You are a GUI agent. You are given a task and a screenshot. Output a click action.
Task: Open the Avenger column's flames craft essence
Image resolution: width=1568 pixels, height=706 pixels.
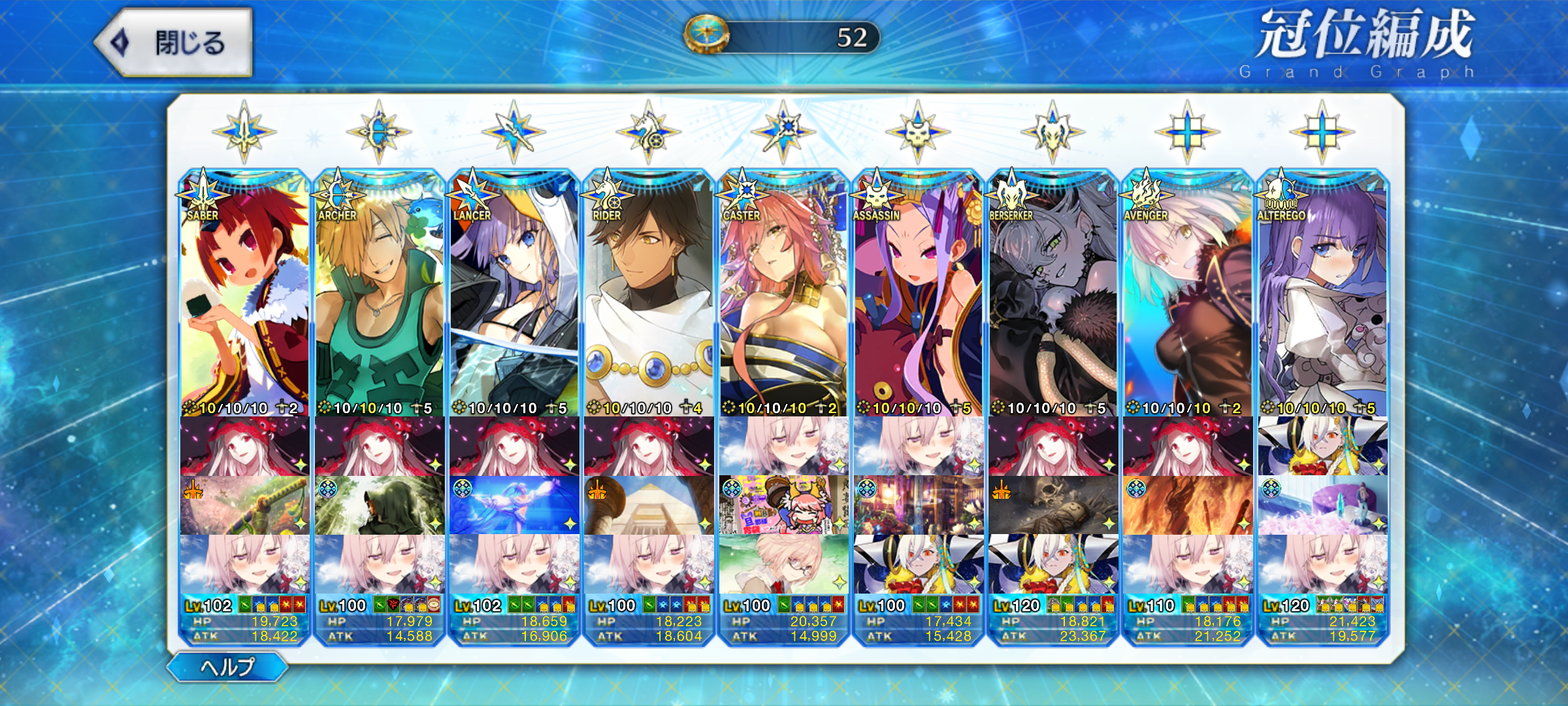tap(1187, 505)
